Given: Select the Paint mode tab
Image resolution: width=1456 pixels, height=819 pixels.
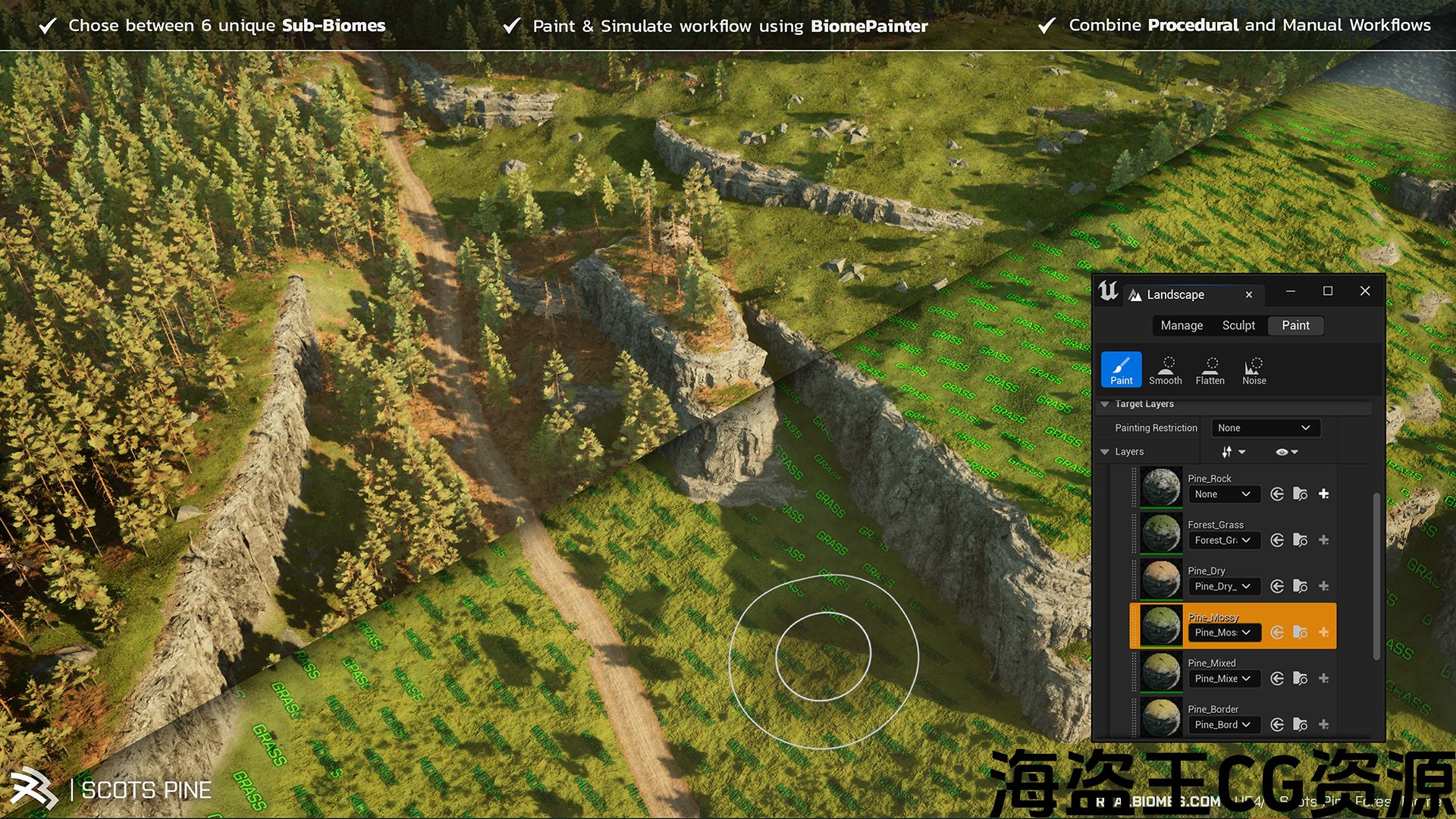Looking at the screenshot, I should [1295, 325].
